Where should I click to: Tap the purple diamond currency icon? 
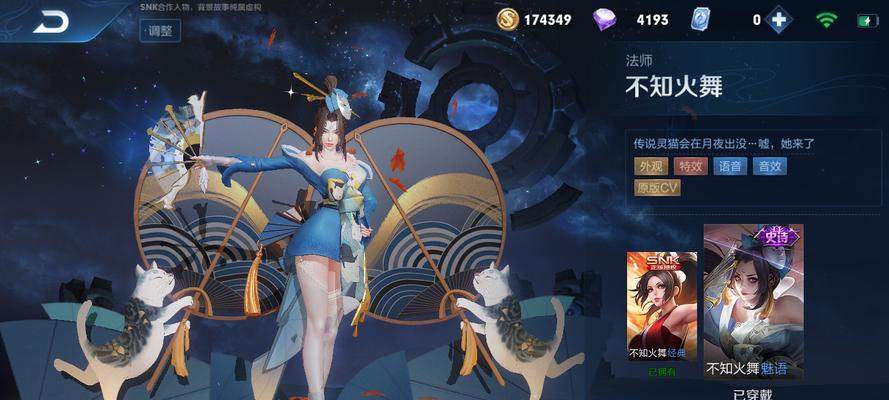[606, 19]
